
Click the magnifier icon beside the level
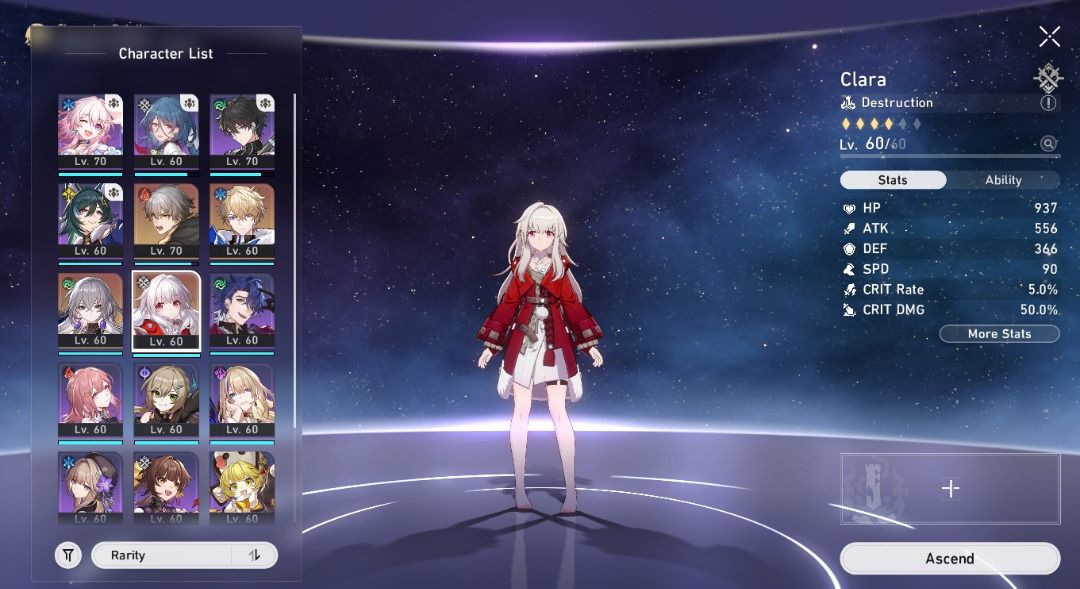point(1048,144)
